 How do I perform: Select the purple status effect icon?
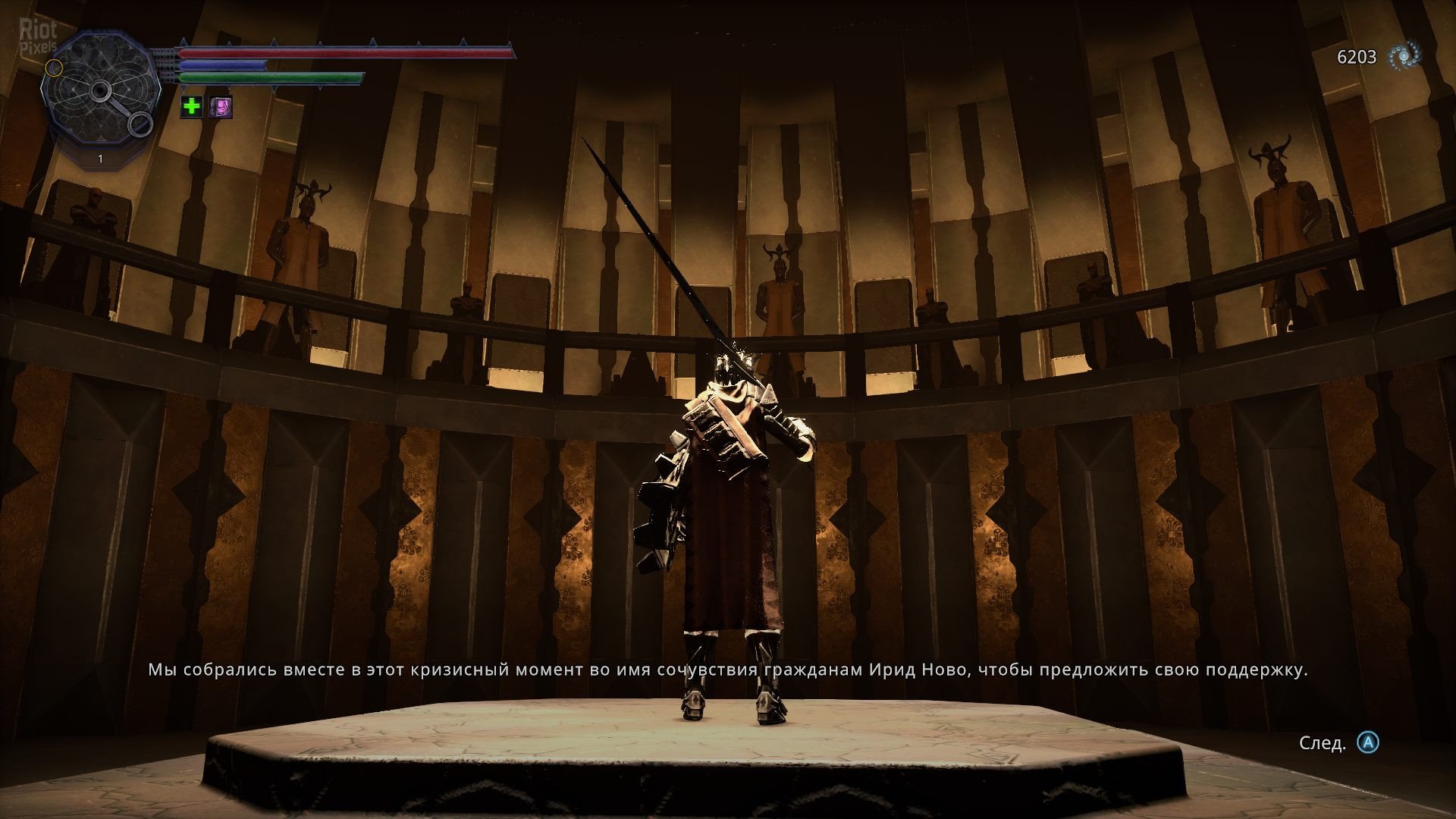tap(221, 106)
